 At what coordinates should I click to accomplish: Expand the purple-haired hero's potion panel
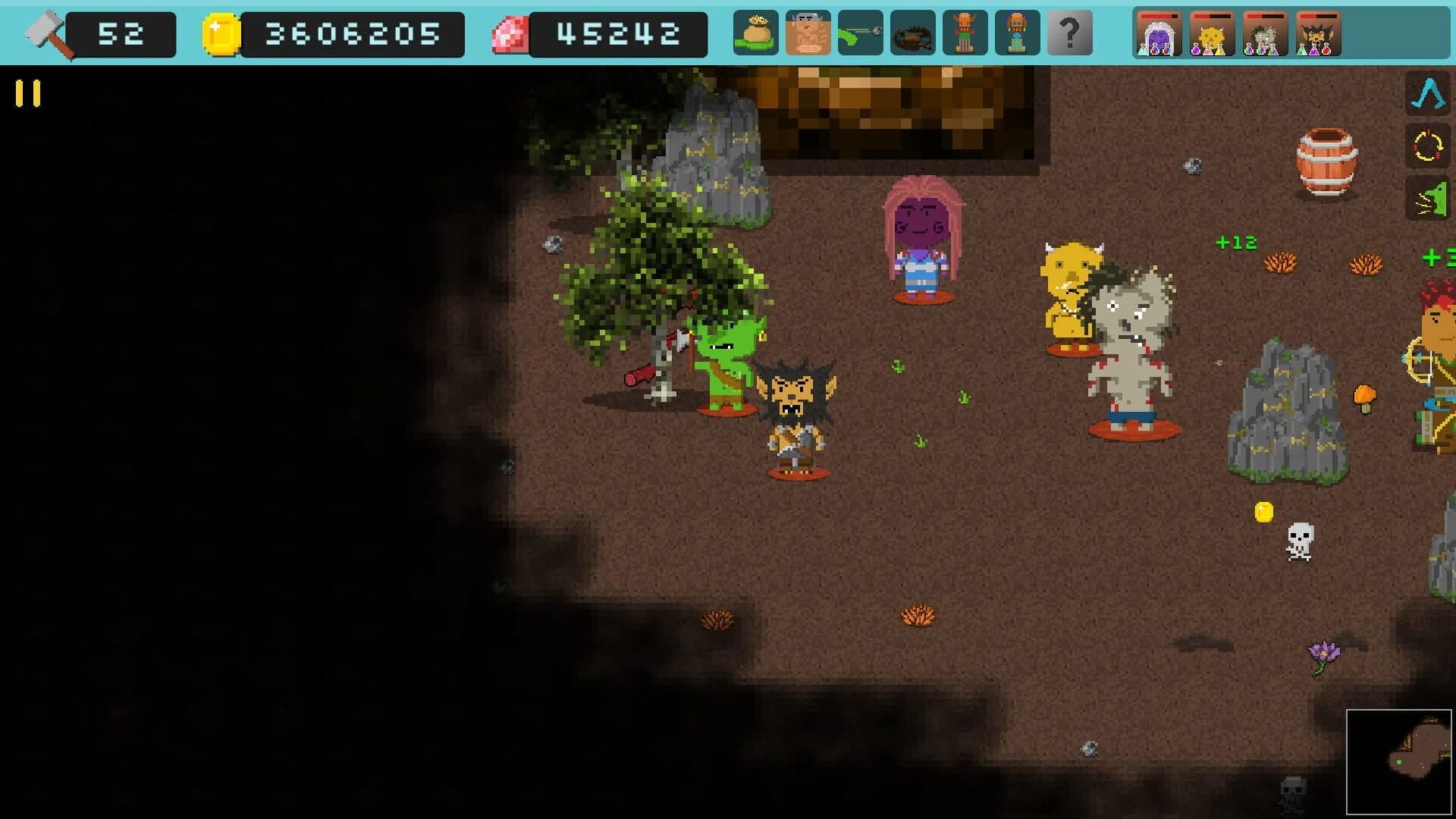coord(1159,33)
